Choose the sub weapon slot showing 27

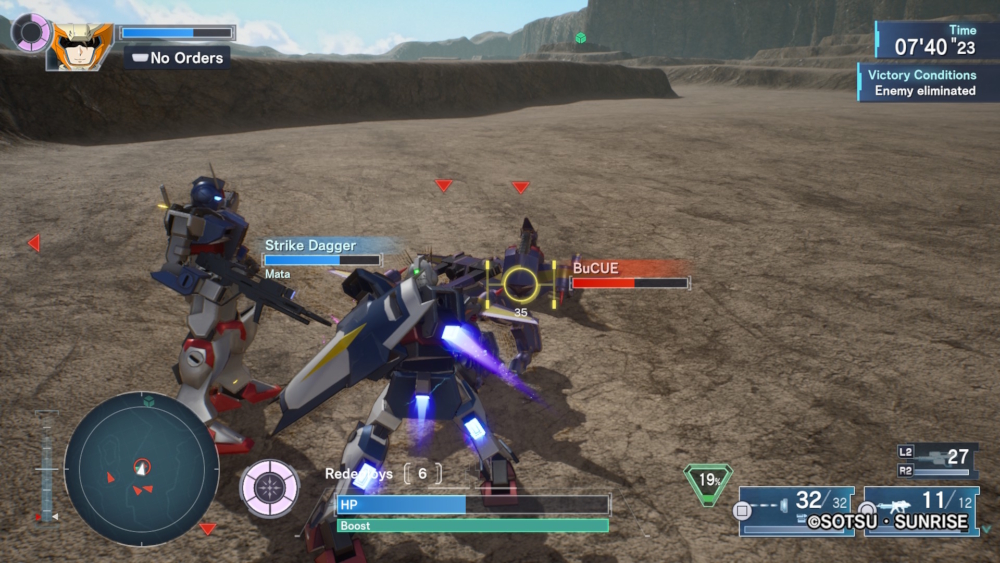pos(938,462)
